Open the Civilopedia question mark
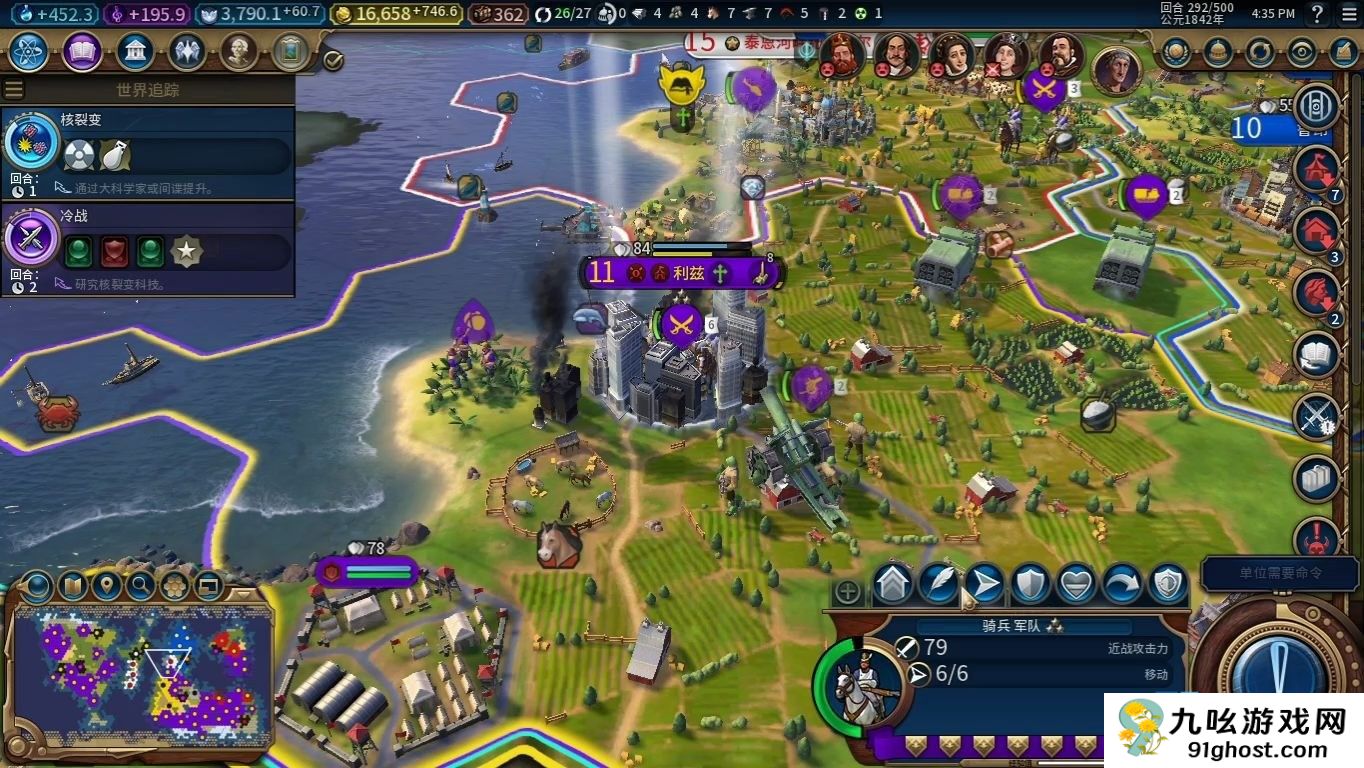 pos(1317,14)
